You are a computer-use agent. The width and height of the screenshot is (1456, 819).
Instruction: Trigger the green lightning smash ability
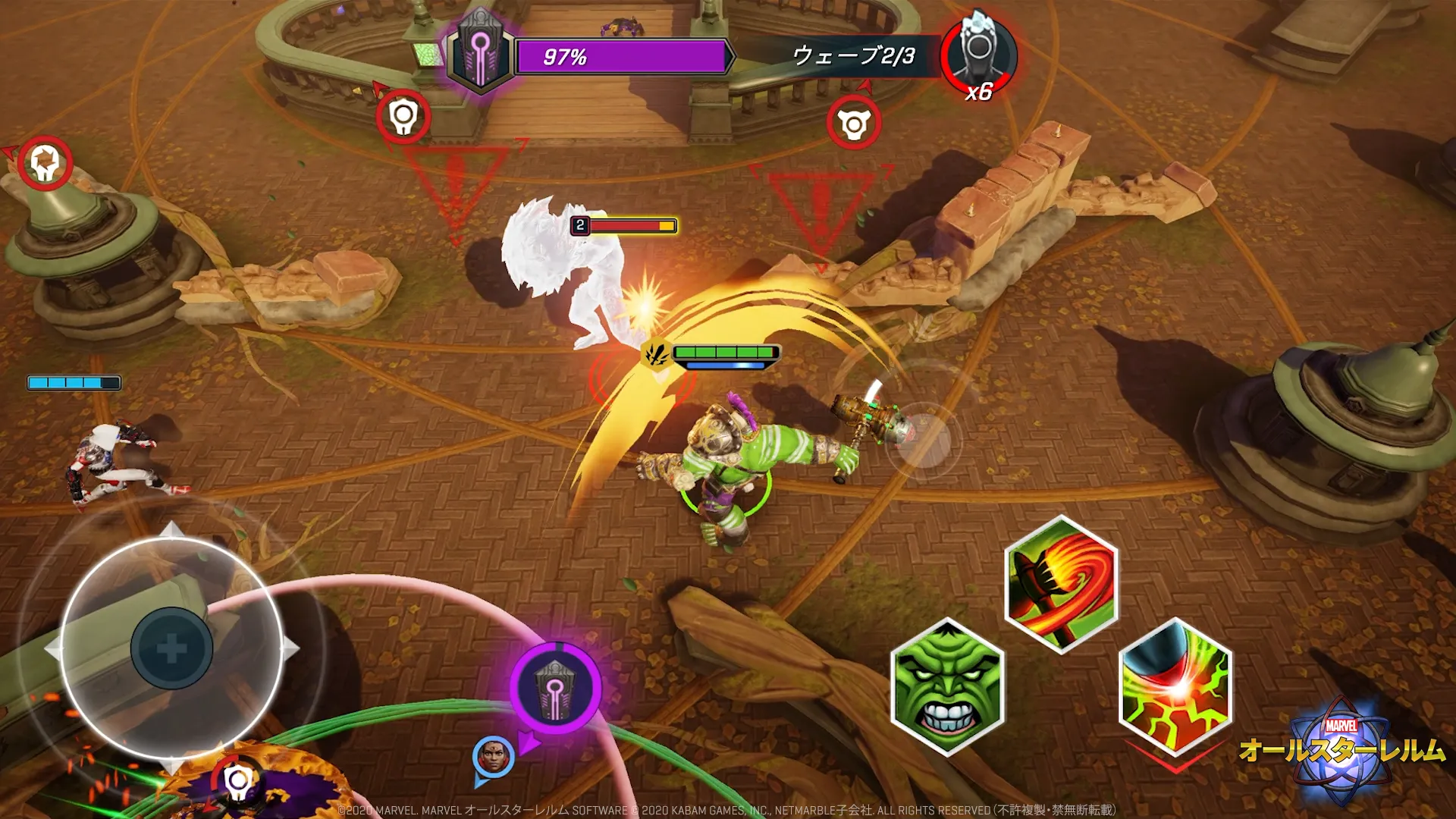point(1175,687)
